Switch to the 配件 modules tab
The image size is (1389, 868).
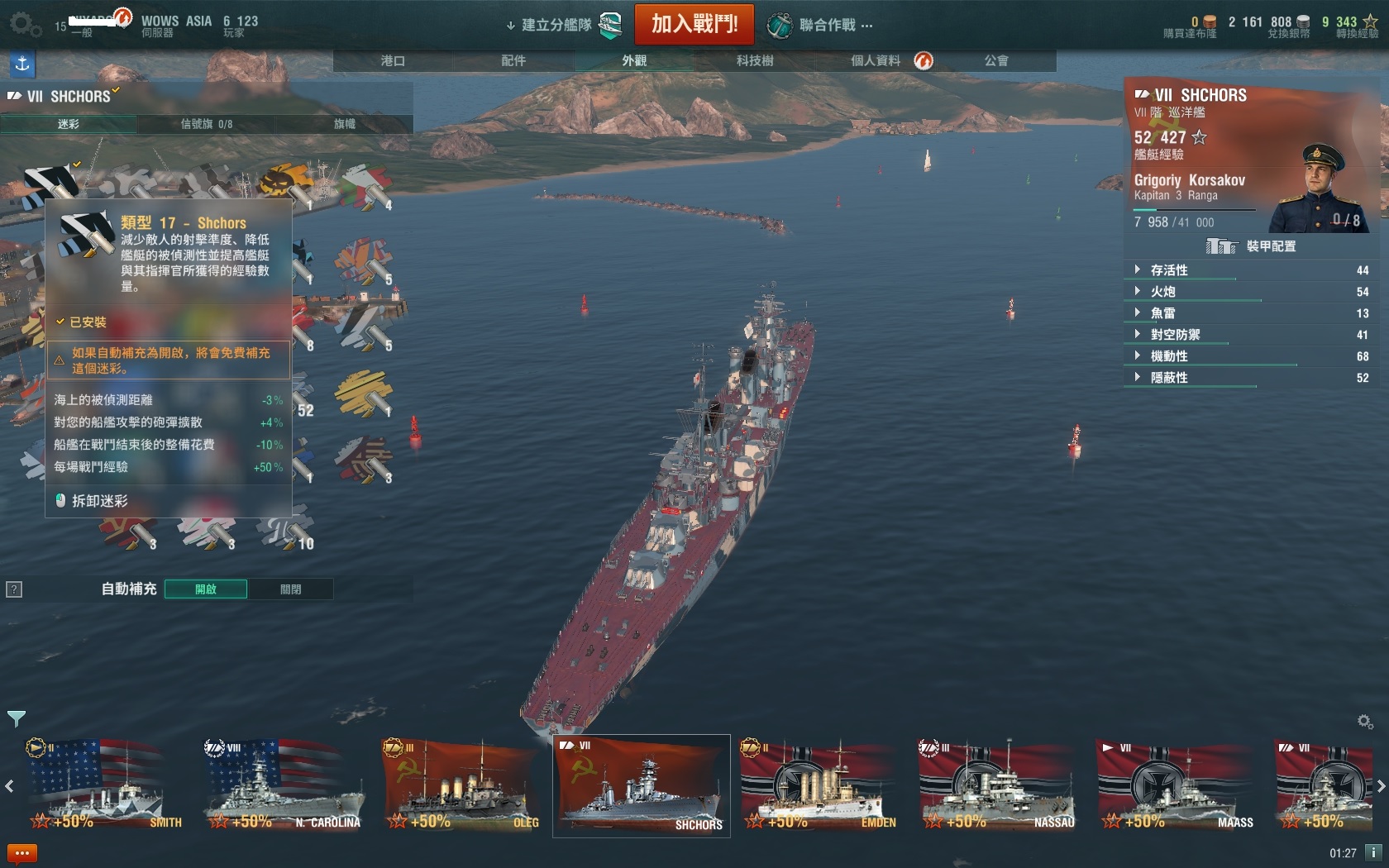pos(513,60)
